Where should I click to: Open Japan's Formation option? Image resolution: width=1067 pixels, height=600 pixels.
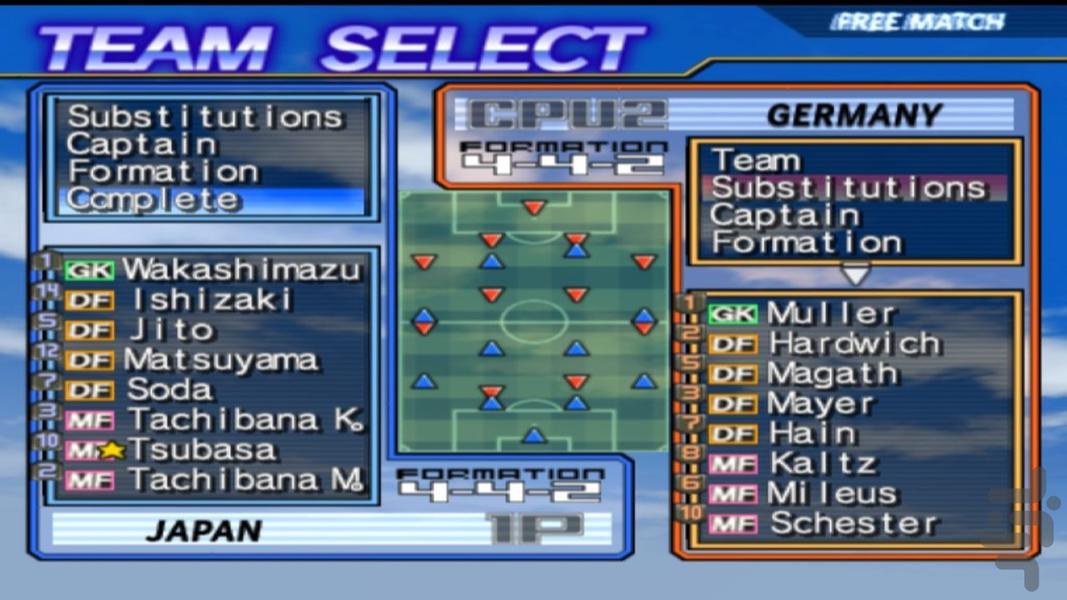164,171
